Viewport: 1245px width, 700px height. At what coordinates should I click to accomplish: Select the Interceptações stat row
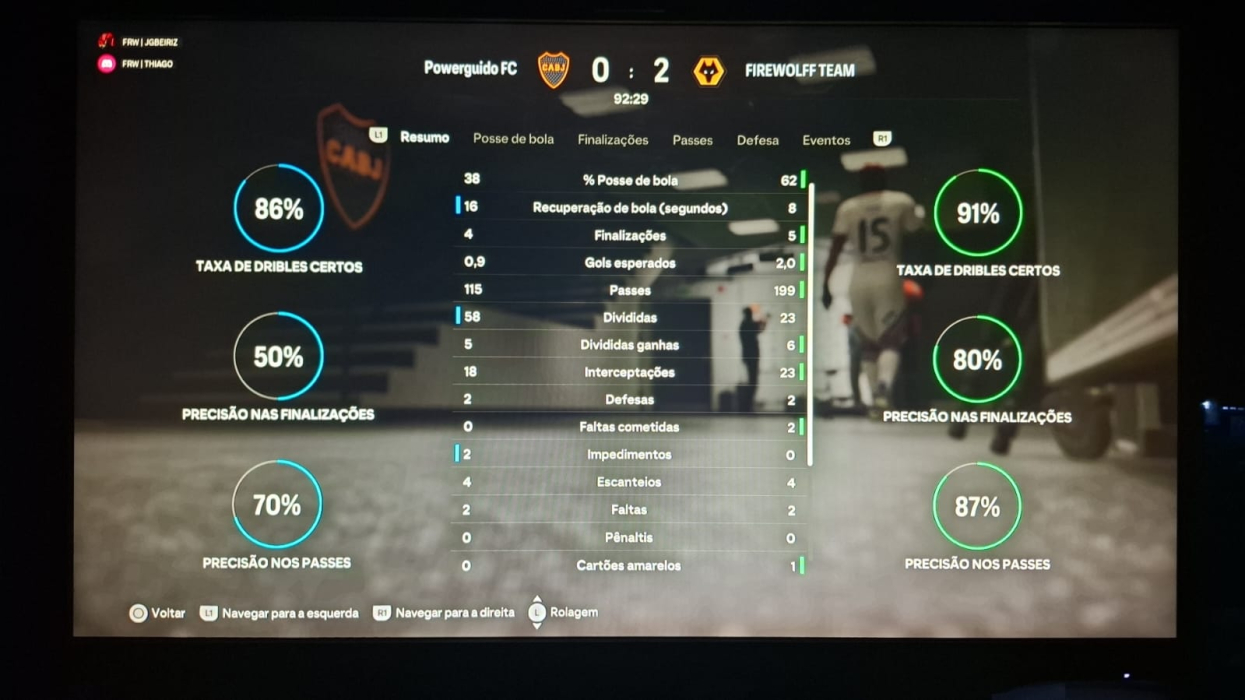[x=630, y=372]
